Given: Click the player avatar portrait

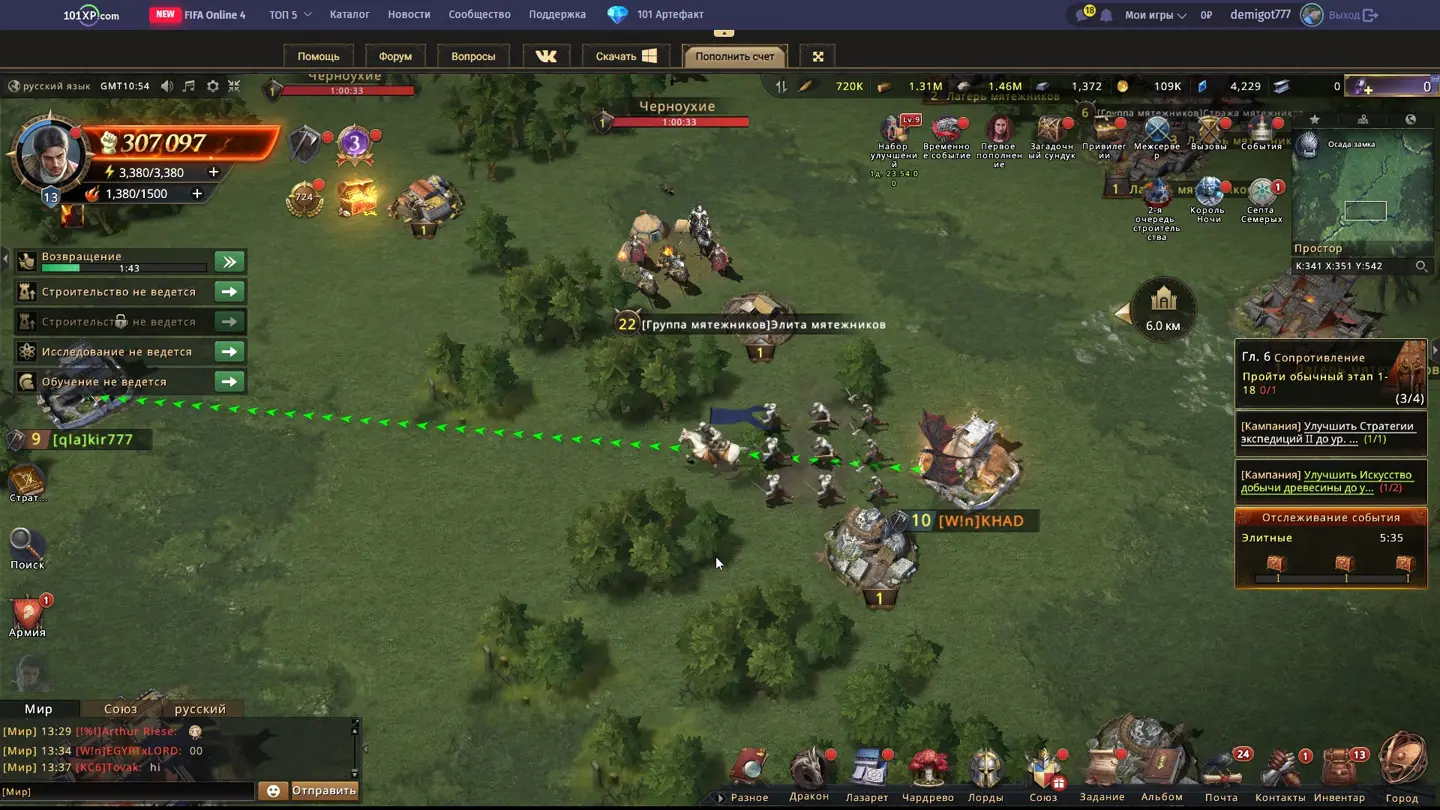Looking at the screenshot, I should [48, 153].
